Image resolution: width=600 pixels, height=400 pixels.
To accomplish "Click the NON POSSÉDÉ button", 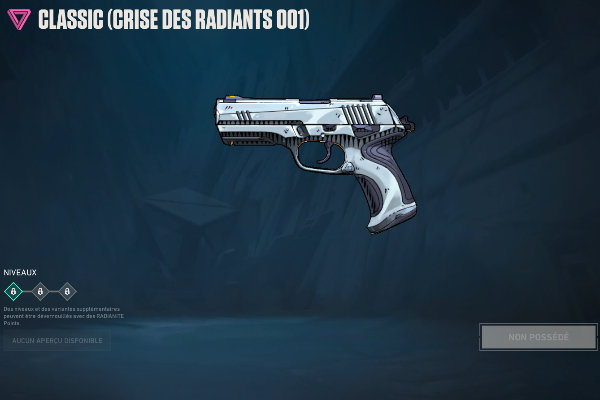I will (x=538, y=337).
